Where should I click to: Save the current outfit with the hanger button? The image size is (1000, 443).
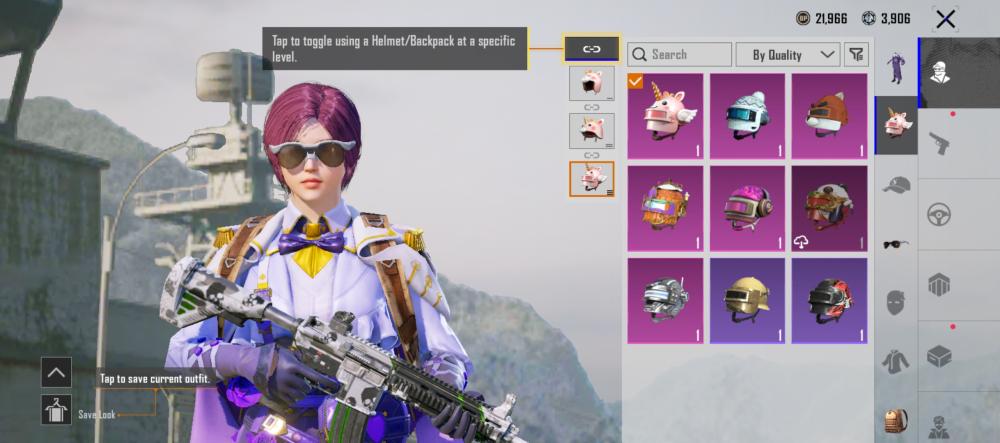point(56,408)
